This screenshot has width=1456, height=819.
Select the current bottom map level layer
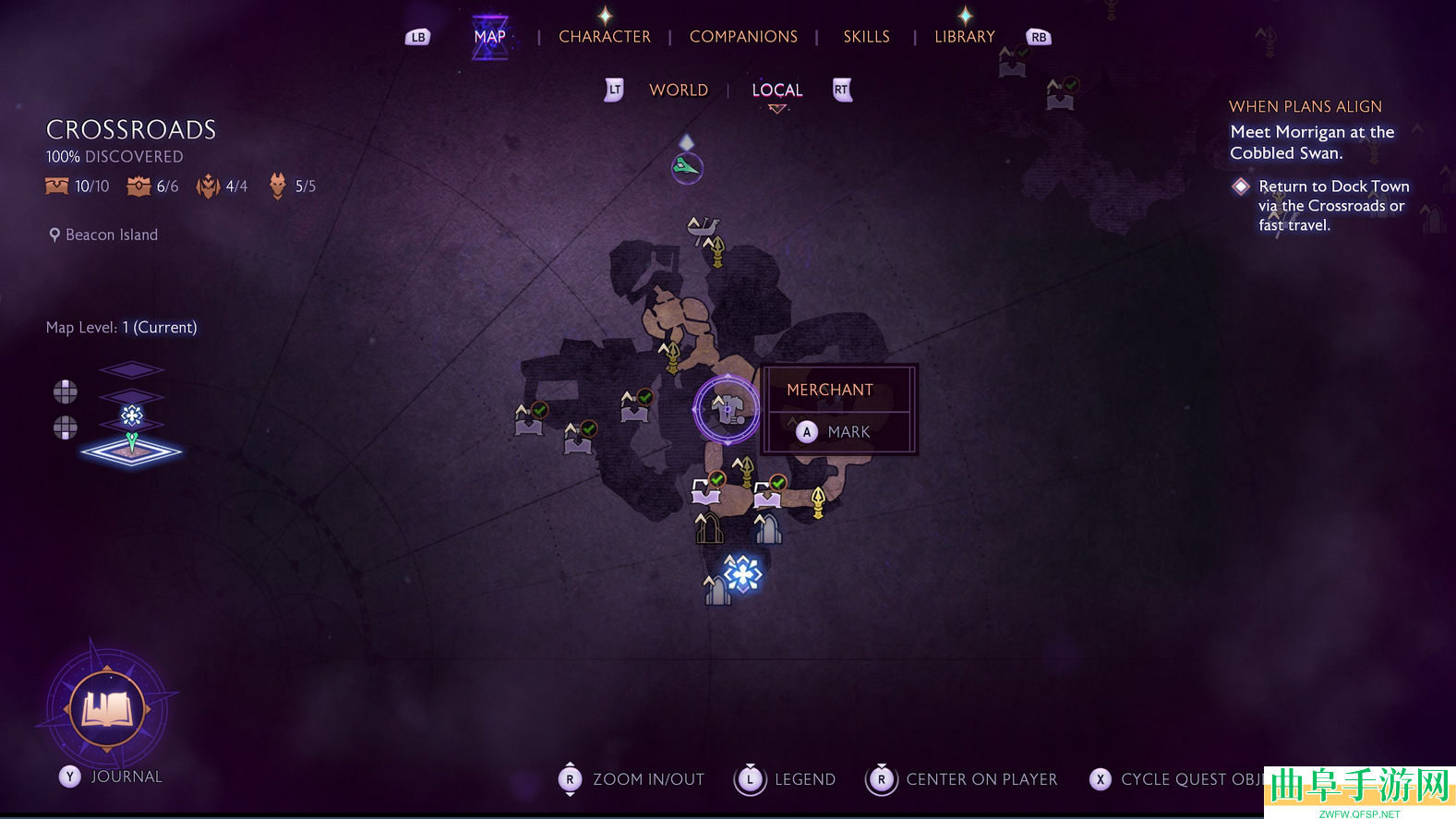[131, 452]
